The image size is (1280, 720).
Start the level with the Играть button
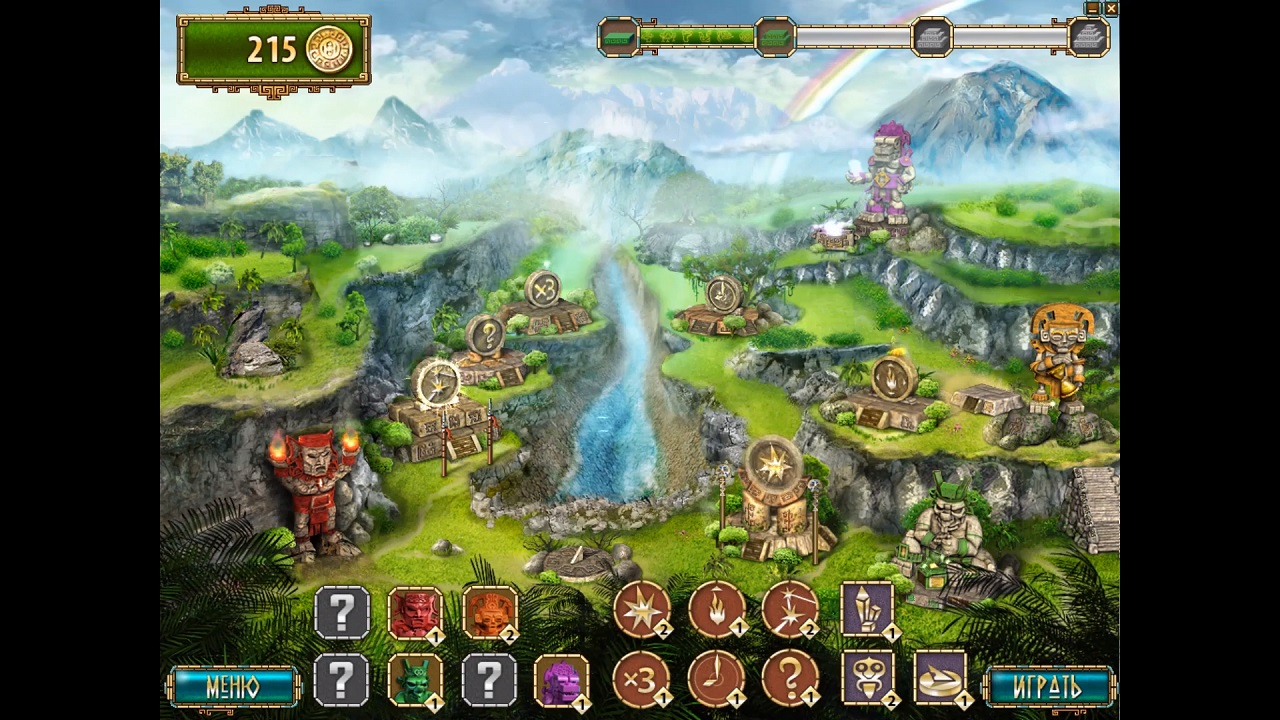[1049, 687]
